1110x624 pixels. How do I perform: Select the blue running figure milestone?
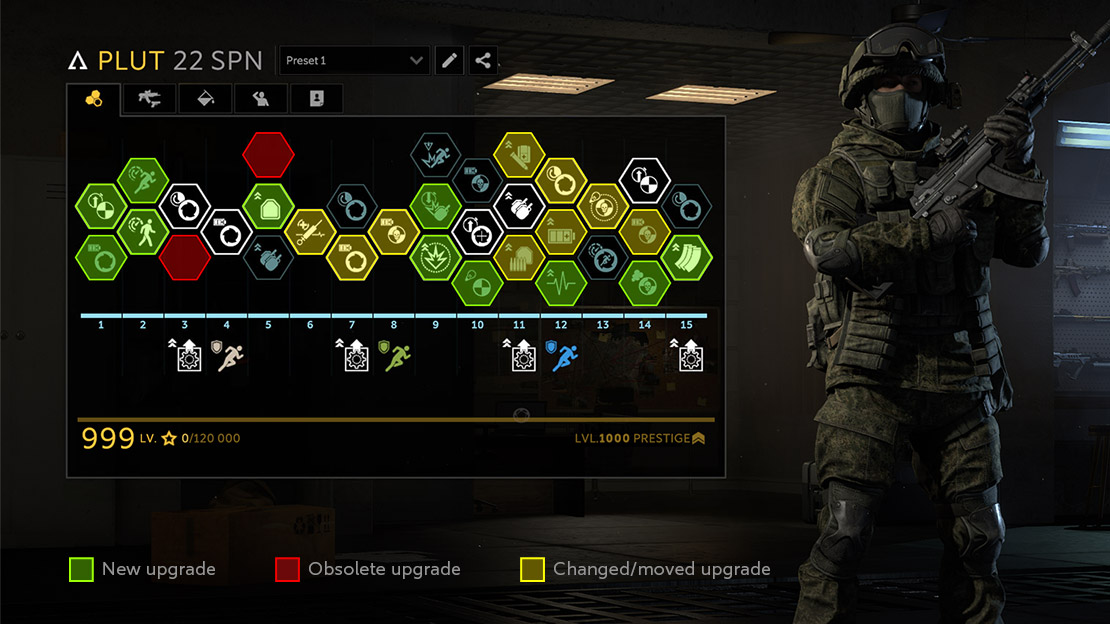pyautogui.click(x=563, y=355)
